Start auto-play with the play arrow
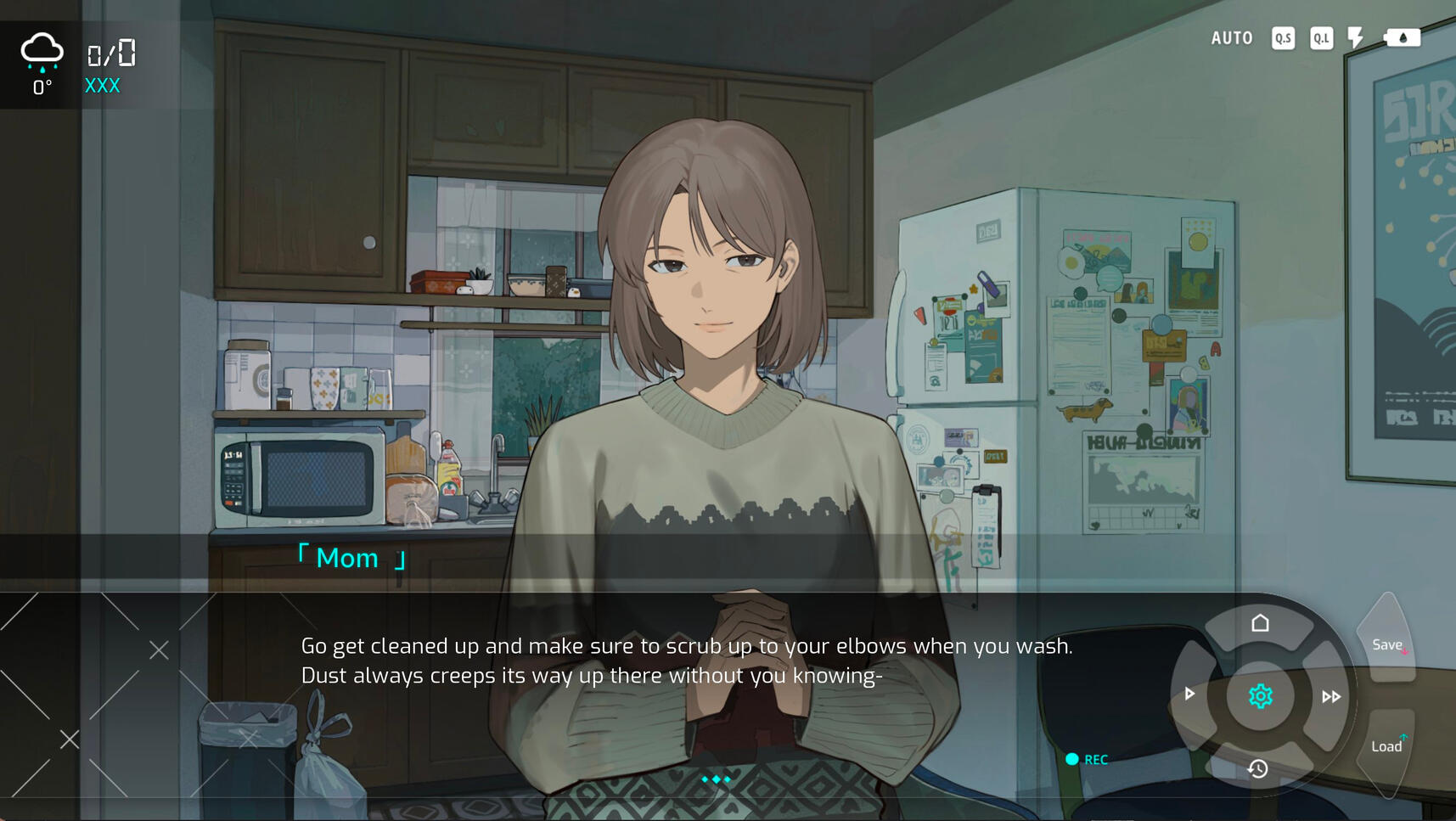 pos(1189,694)
